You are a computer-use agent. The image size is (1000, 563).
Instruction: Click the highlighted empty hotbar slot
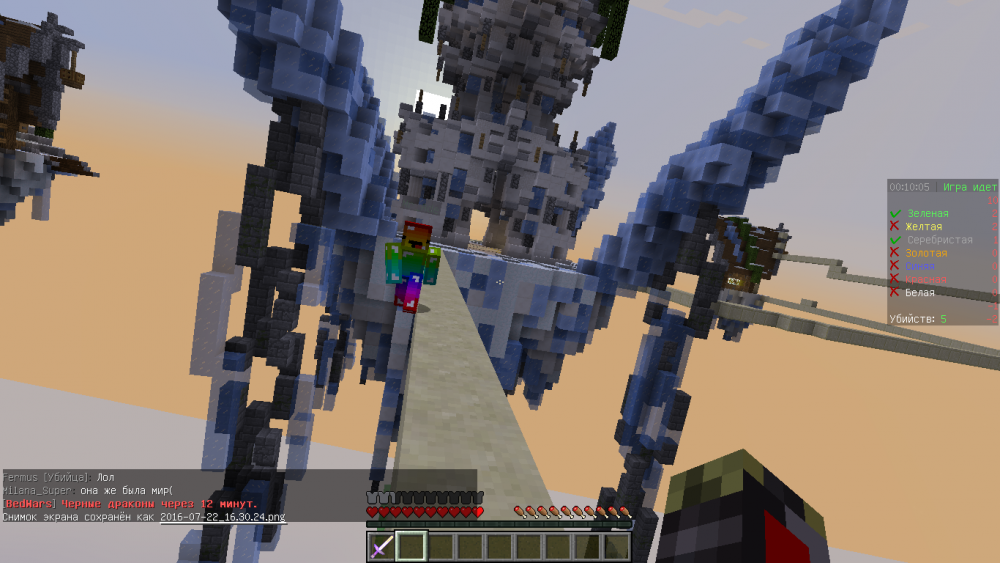[x=411, y=546]
